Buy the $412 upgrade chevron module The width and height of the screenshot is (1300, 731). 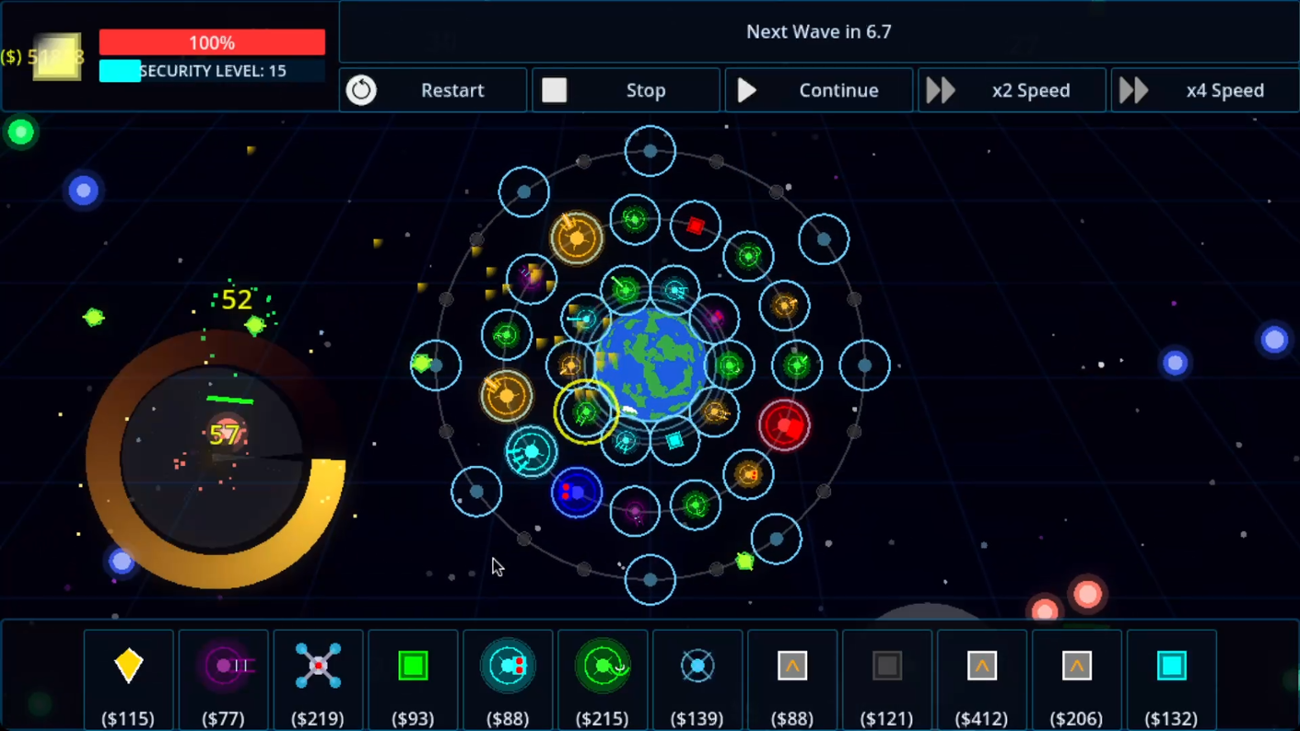[x=981, y=666]
